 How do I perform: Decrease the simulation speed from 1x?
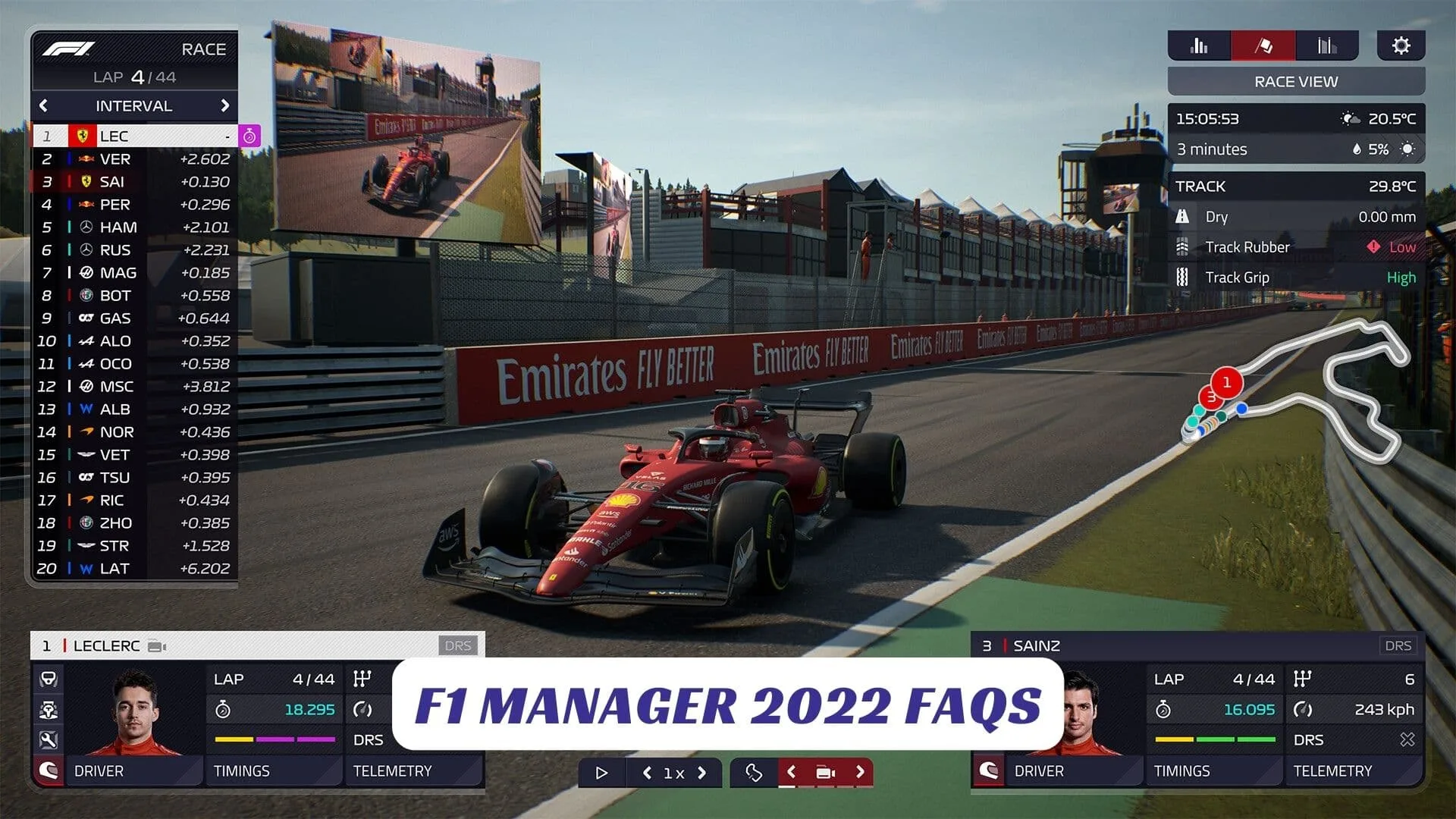click(647, 773)
